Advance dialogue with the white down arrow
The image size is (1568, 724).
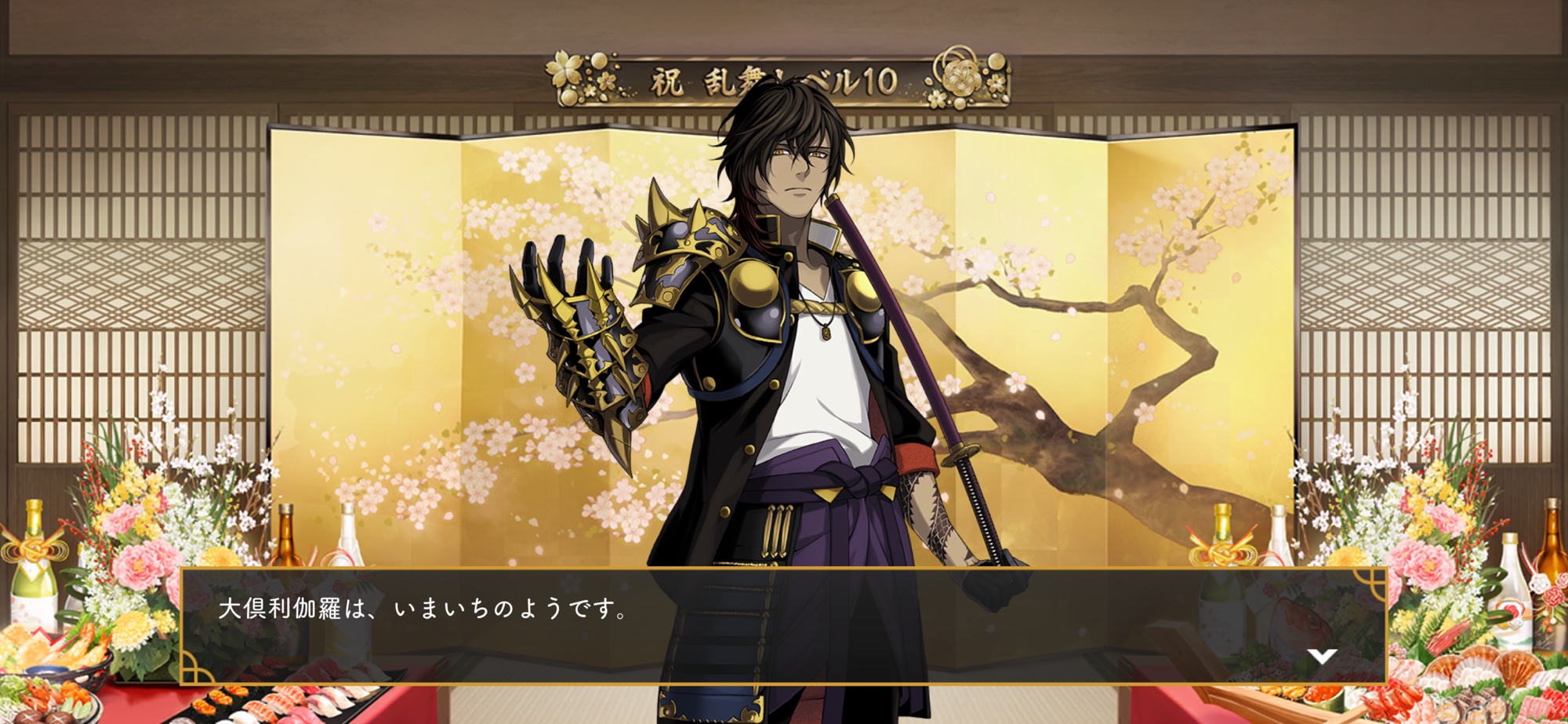[x=1322, y=656]
